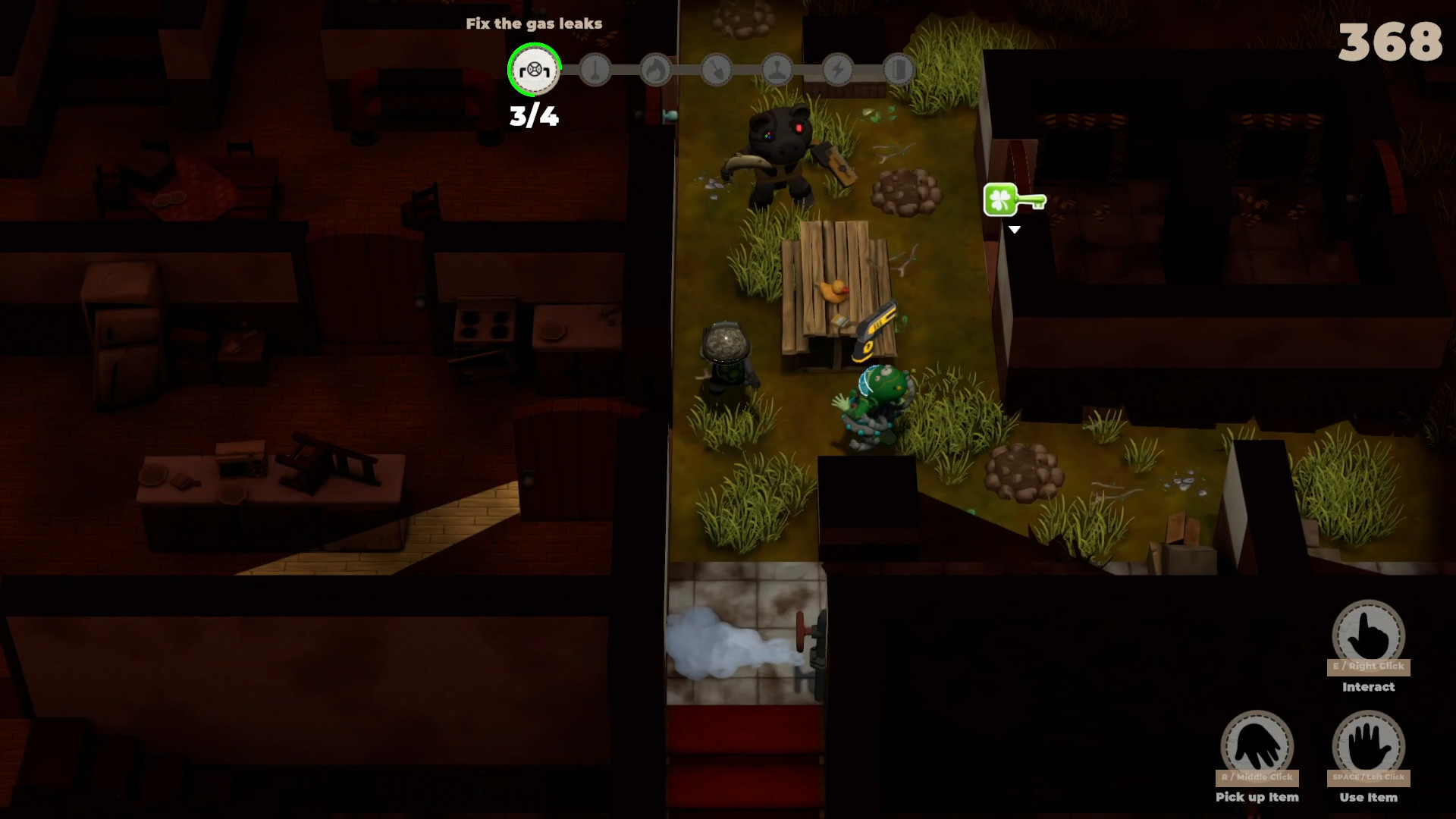
Task: Click the 3/4 progress counter
Action: (x=533, y=115)
